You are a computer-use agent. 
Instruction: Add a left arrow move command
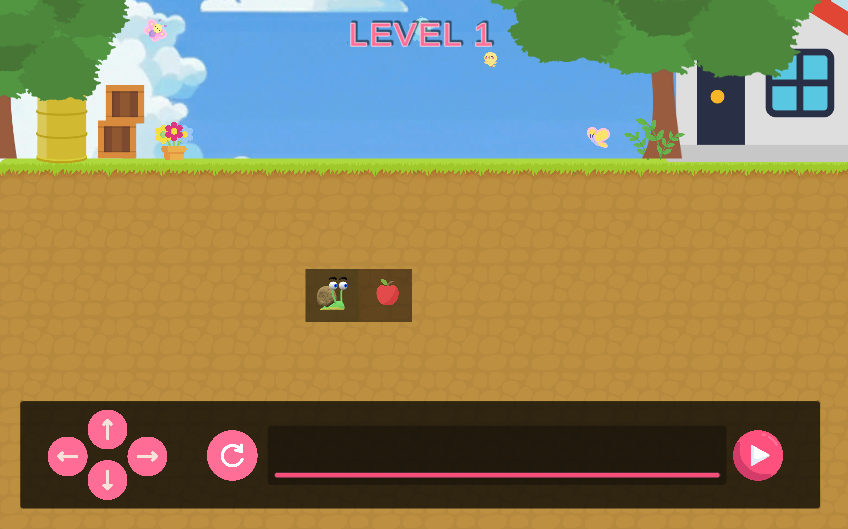click(67, 456)
